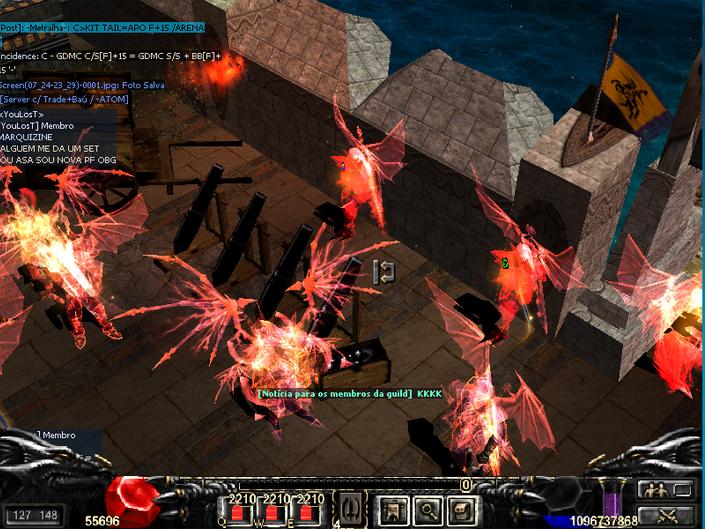Use the potion in the W slot
Image resolution: width=705 pixels, height=529 pixels.
tap(274, 512)
